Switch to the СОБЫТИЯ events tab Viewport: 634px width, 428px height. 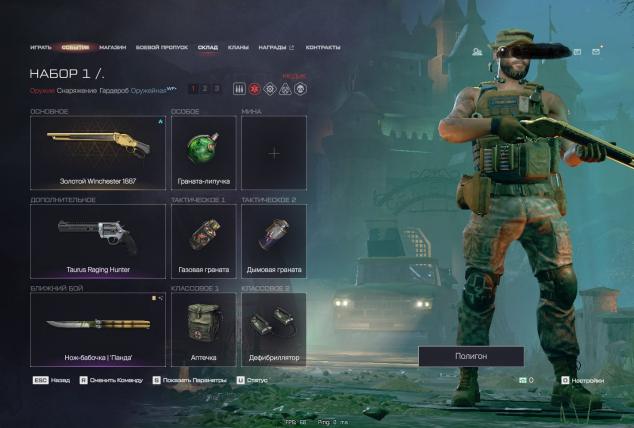74,47
